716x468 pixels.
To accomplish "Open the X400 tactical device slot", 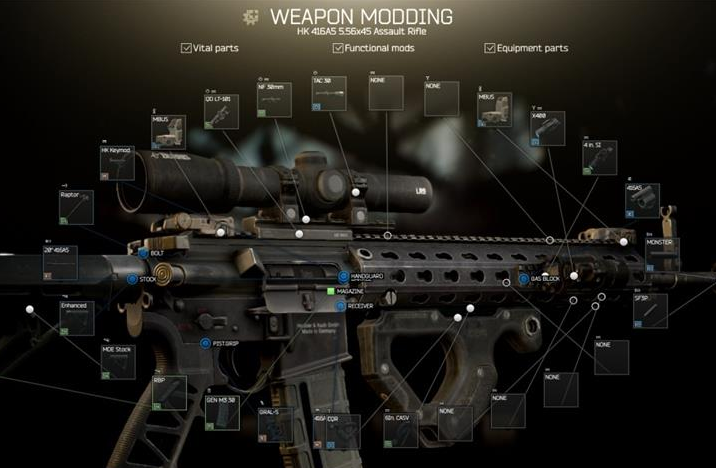I will pyautogui.click(x=548, y=129).
